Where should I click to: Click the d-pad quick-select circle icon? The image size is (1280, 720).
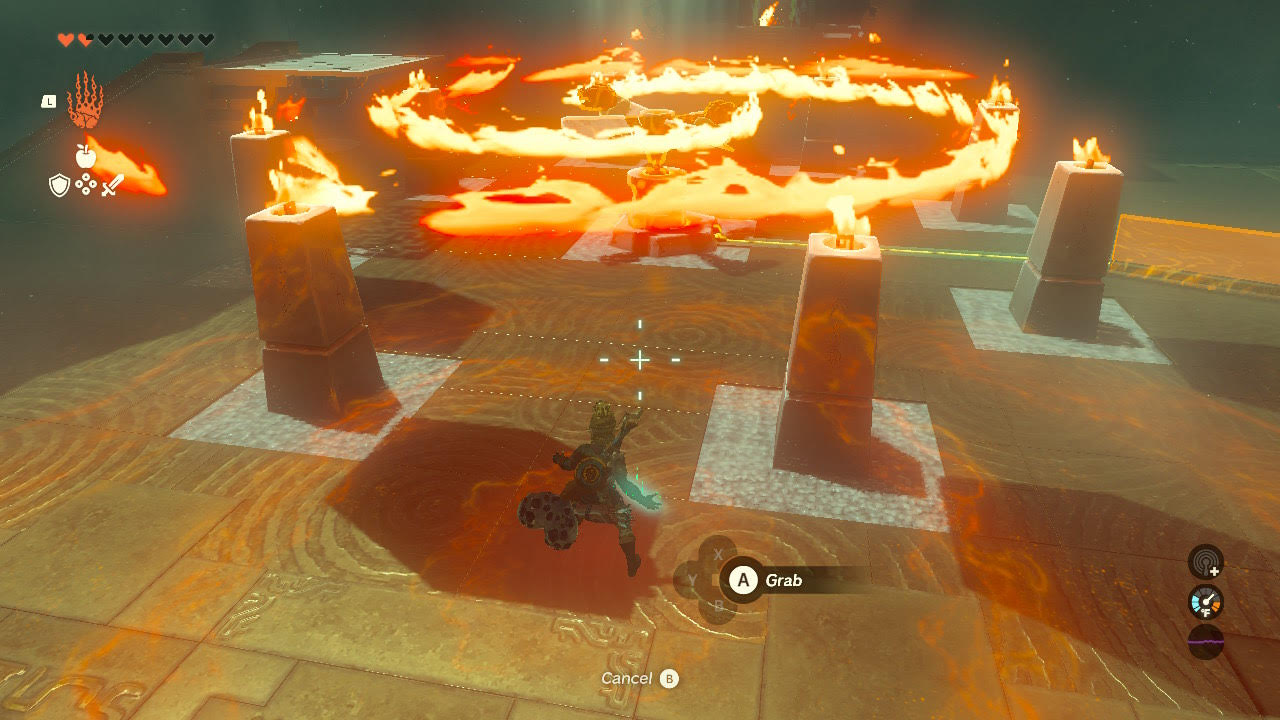click(x=84, y=184)
